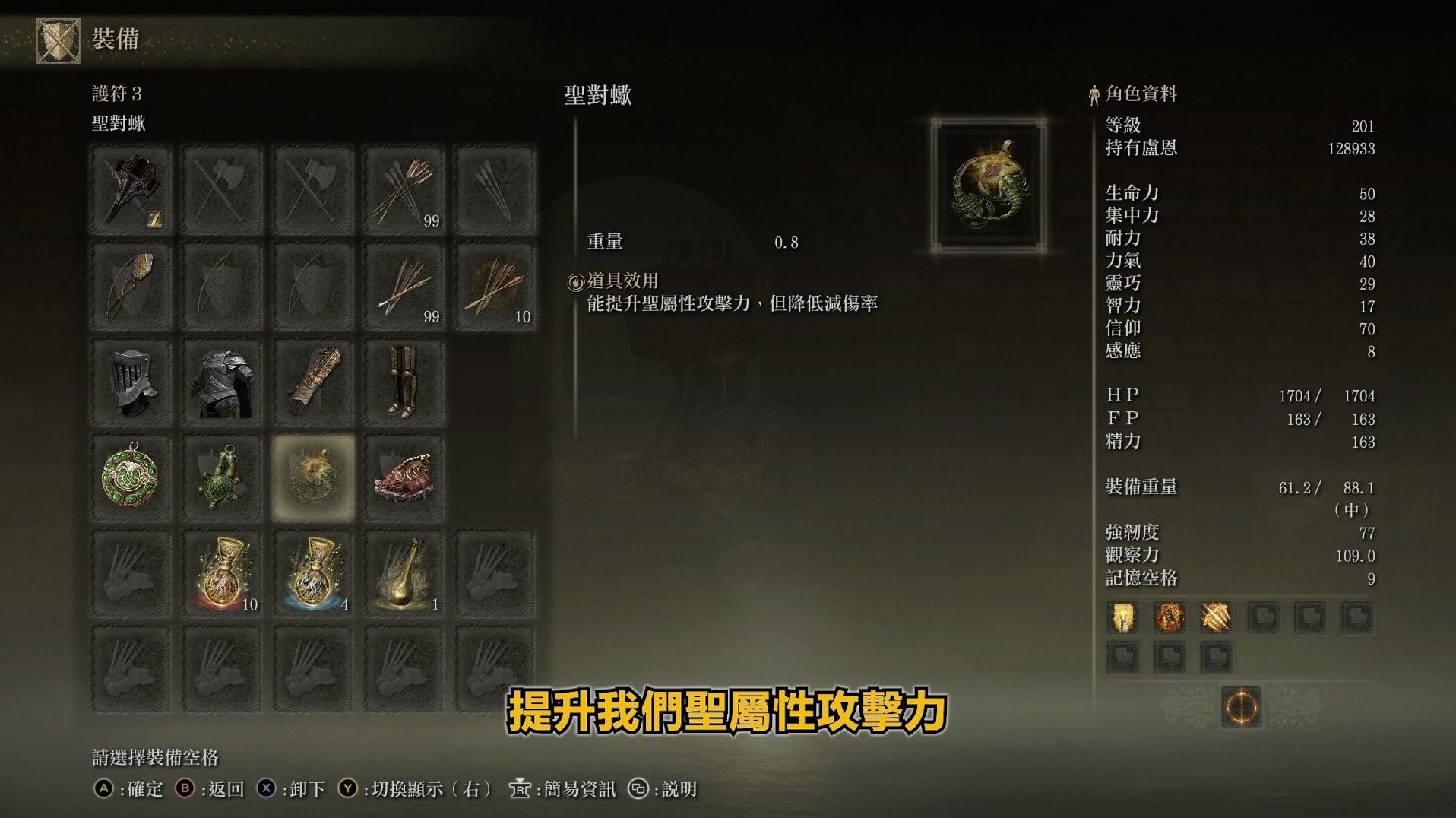This screenshot has height=818, width=1456.
Task: Select the greaves in the armor row
Action: pos(404,382)
